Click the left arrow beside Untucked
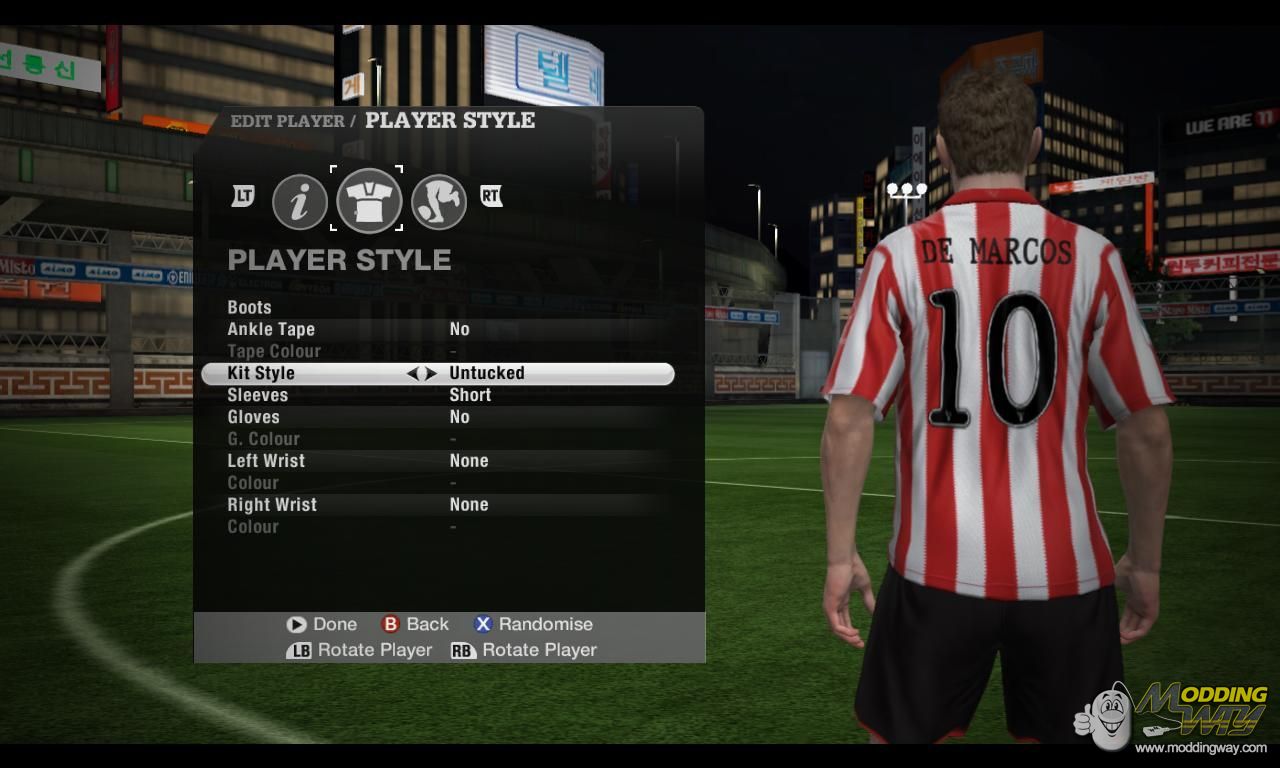The width and height of the screenshot is (1280, 768). (x=412, y=373)
